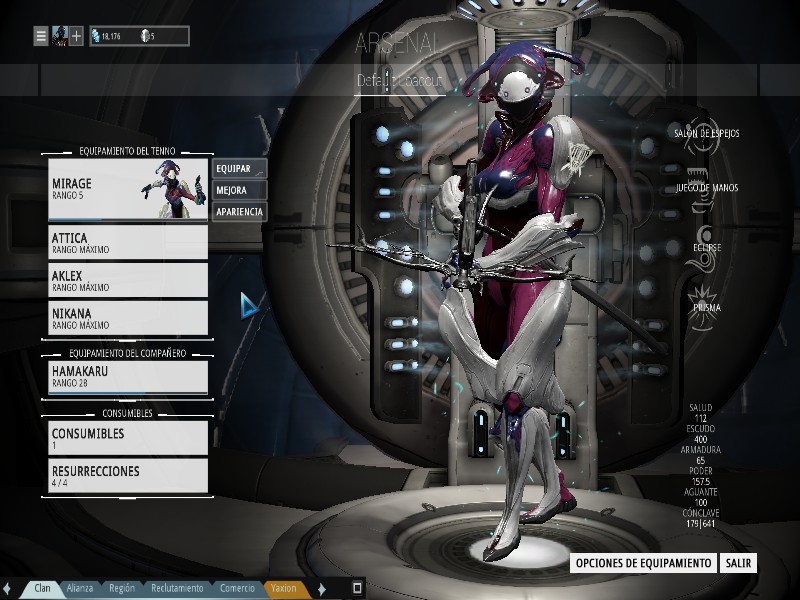Select the Attica primary weapon slot

point(128,243)
